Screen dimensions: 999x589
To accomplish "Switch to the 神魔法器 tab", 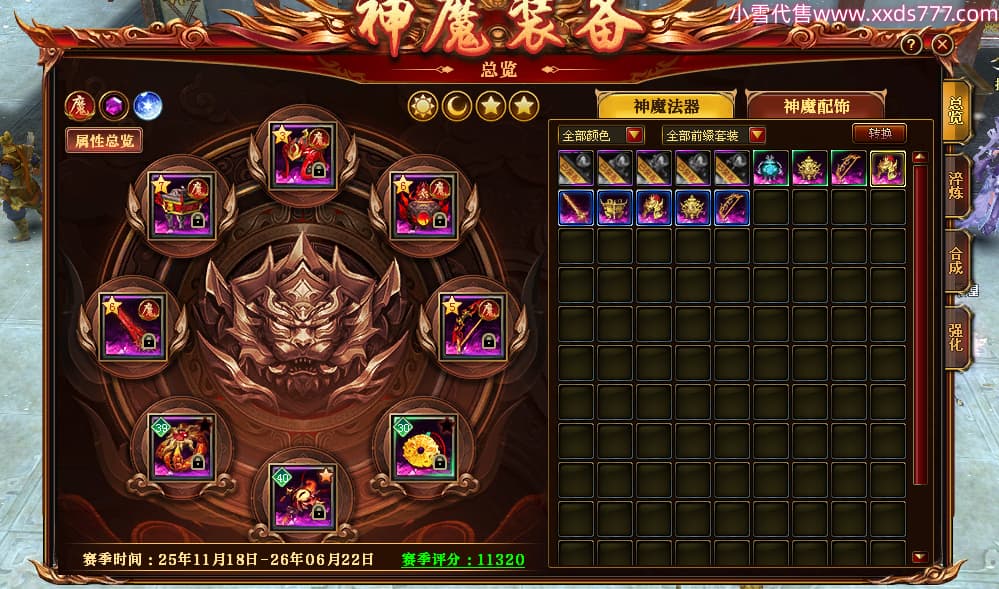I will point(665,106).
